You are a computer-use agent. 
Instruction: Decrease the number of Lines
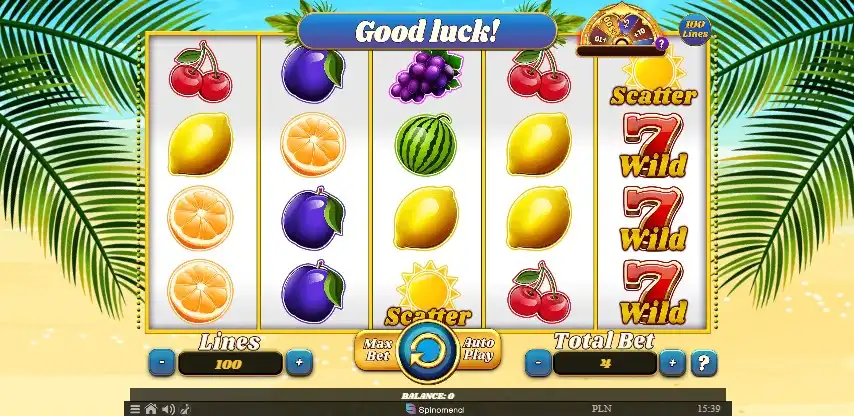point(161,362)
